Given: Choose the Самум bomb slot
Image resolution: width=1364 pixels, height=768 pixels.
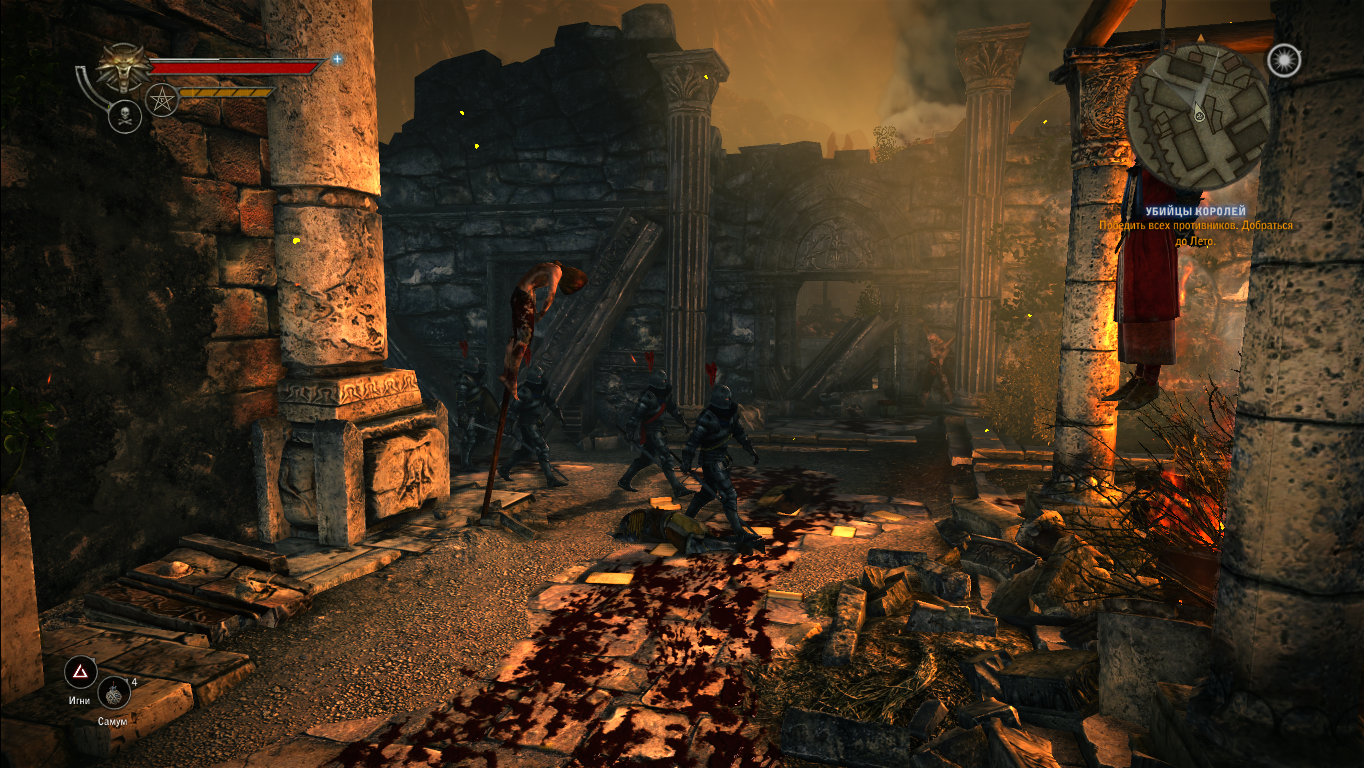Looking at the screenshot, I should click(114, 692).
